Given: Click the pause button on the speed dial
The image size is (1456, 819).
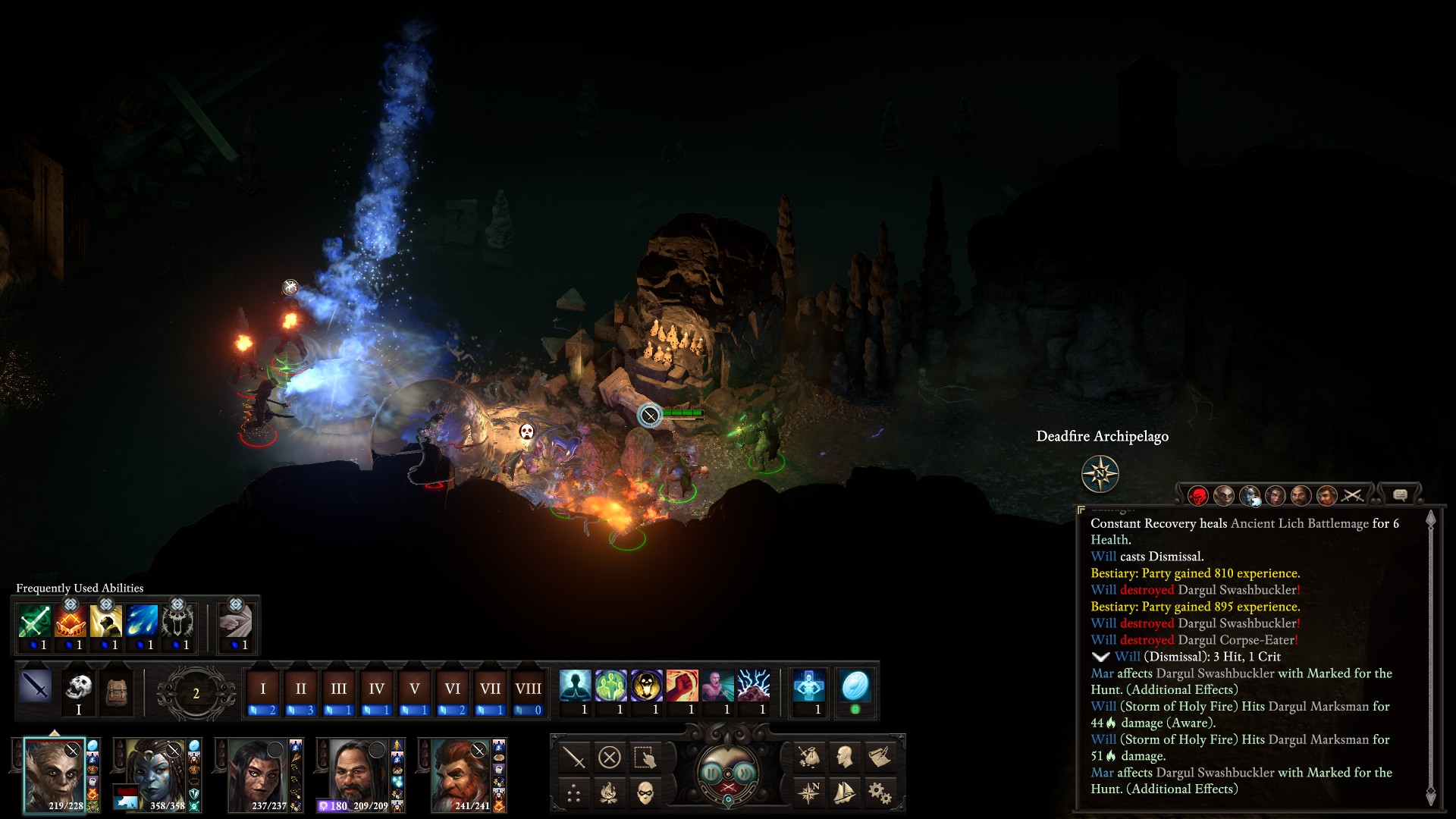Looking at the screenshot, I should pos(711,773).
